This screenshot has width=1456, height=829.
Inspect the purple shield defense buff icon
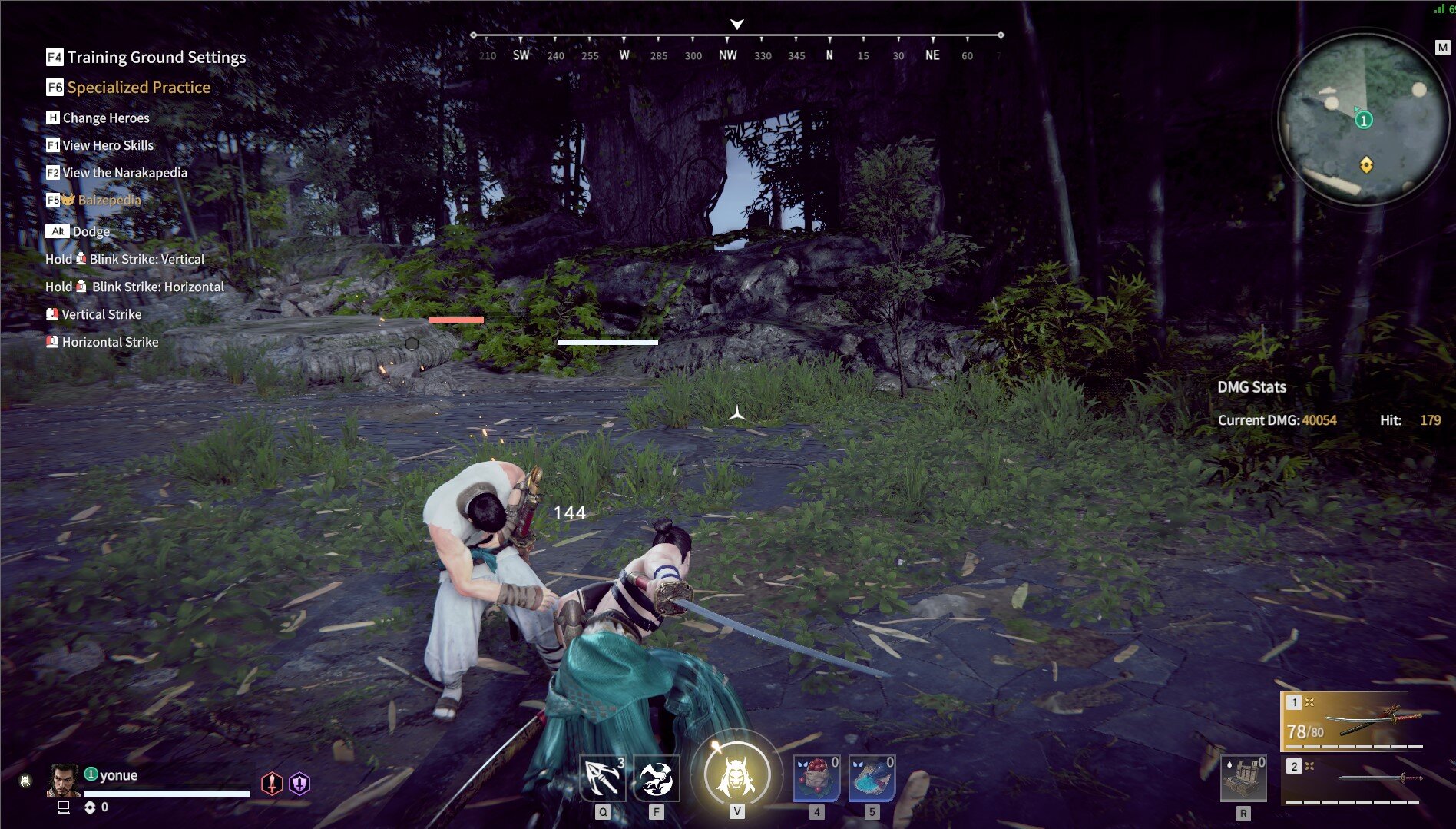pos(299,783)
